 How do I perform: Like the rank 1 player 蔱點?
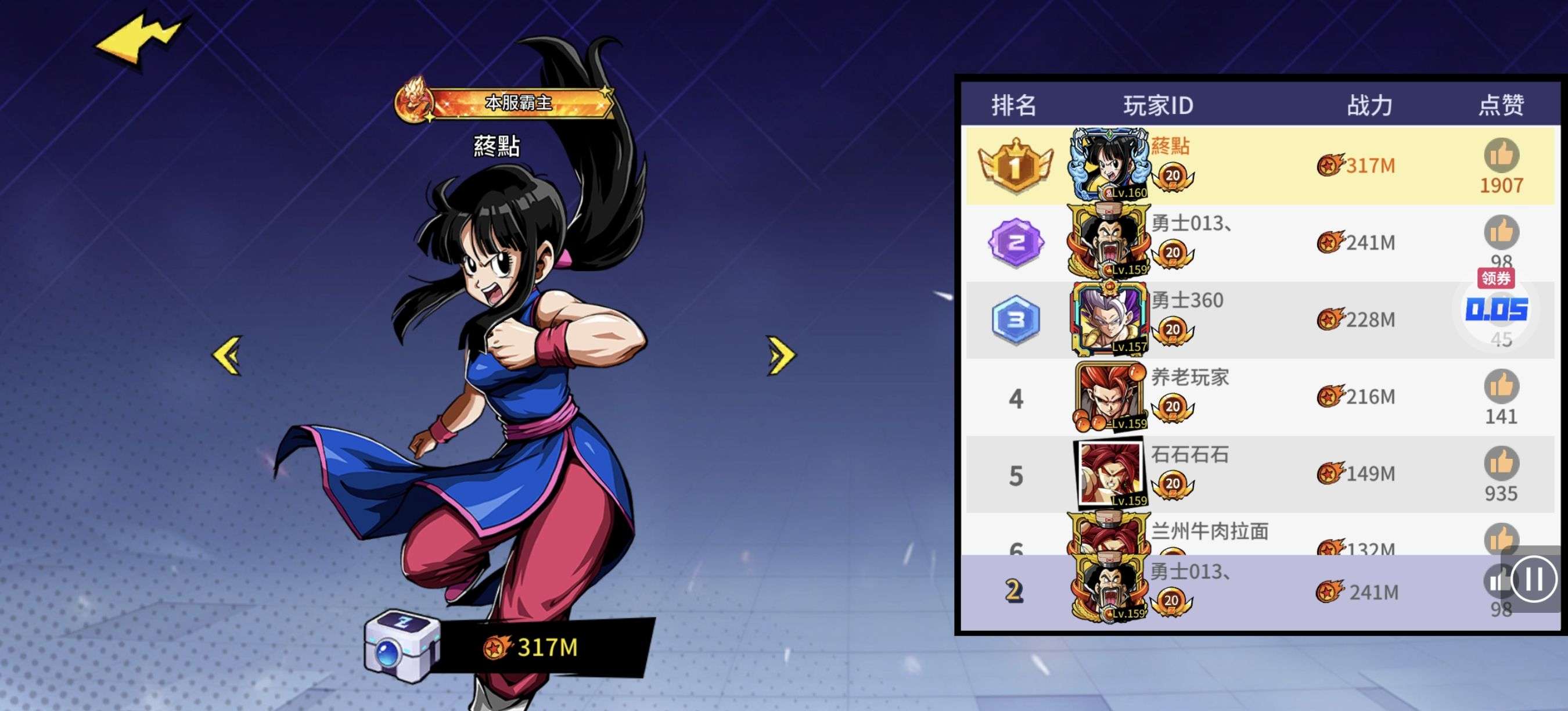[1501, 155]
